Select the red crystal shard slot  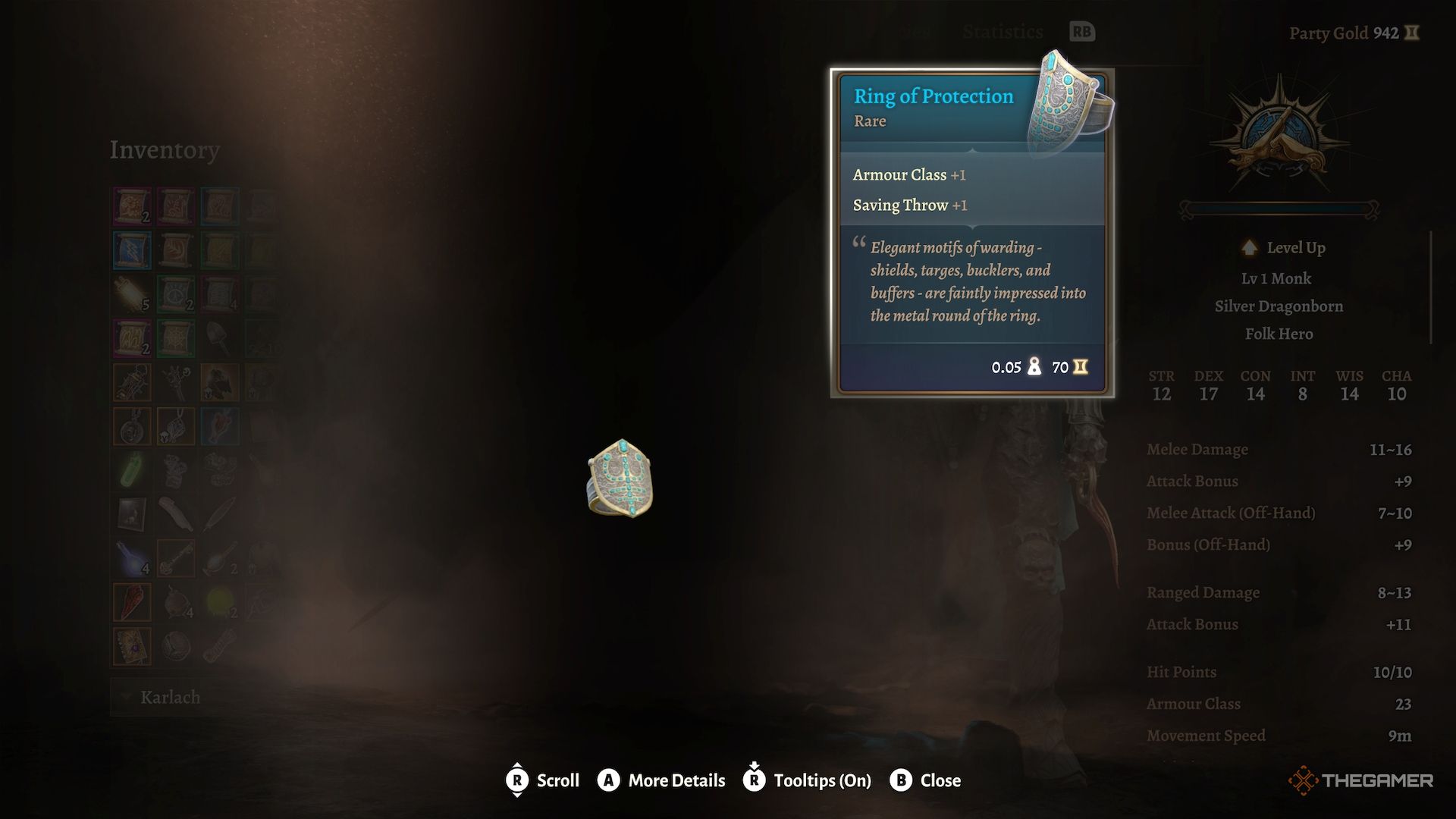point(132,602)
